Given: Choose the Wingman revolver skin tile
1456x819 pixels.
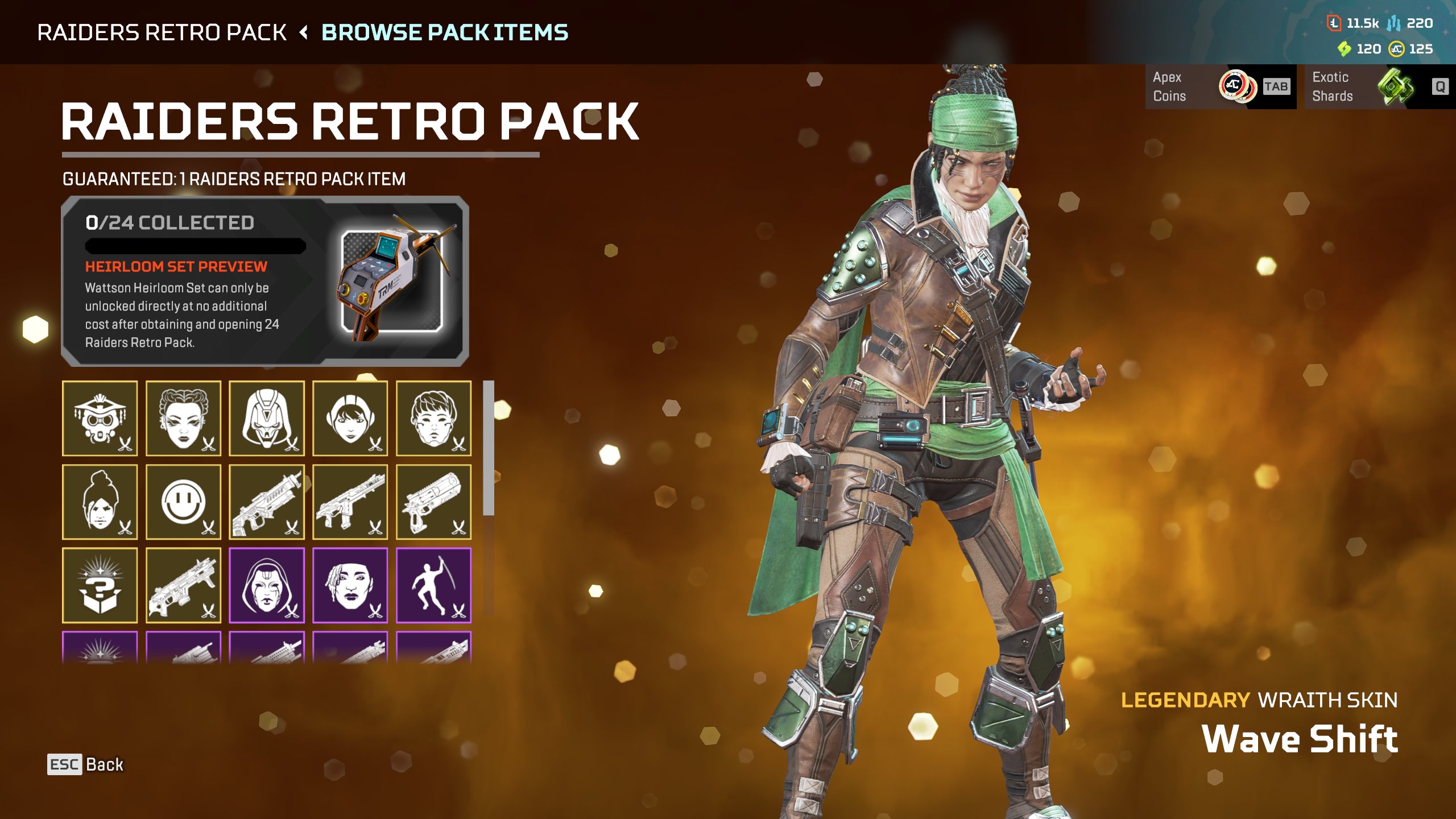Looking at the screenshot, I should (433, 502).
